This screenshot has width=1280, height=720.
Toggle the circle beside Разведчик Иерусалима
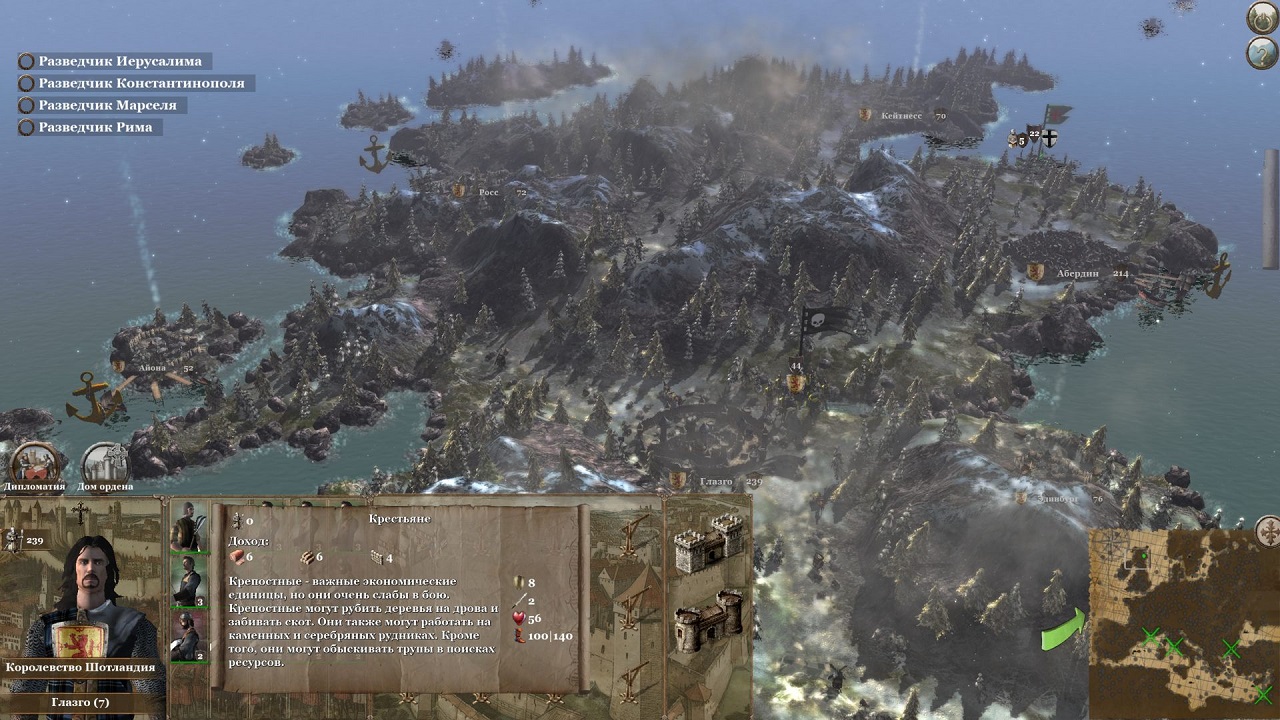24,60
